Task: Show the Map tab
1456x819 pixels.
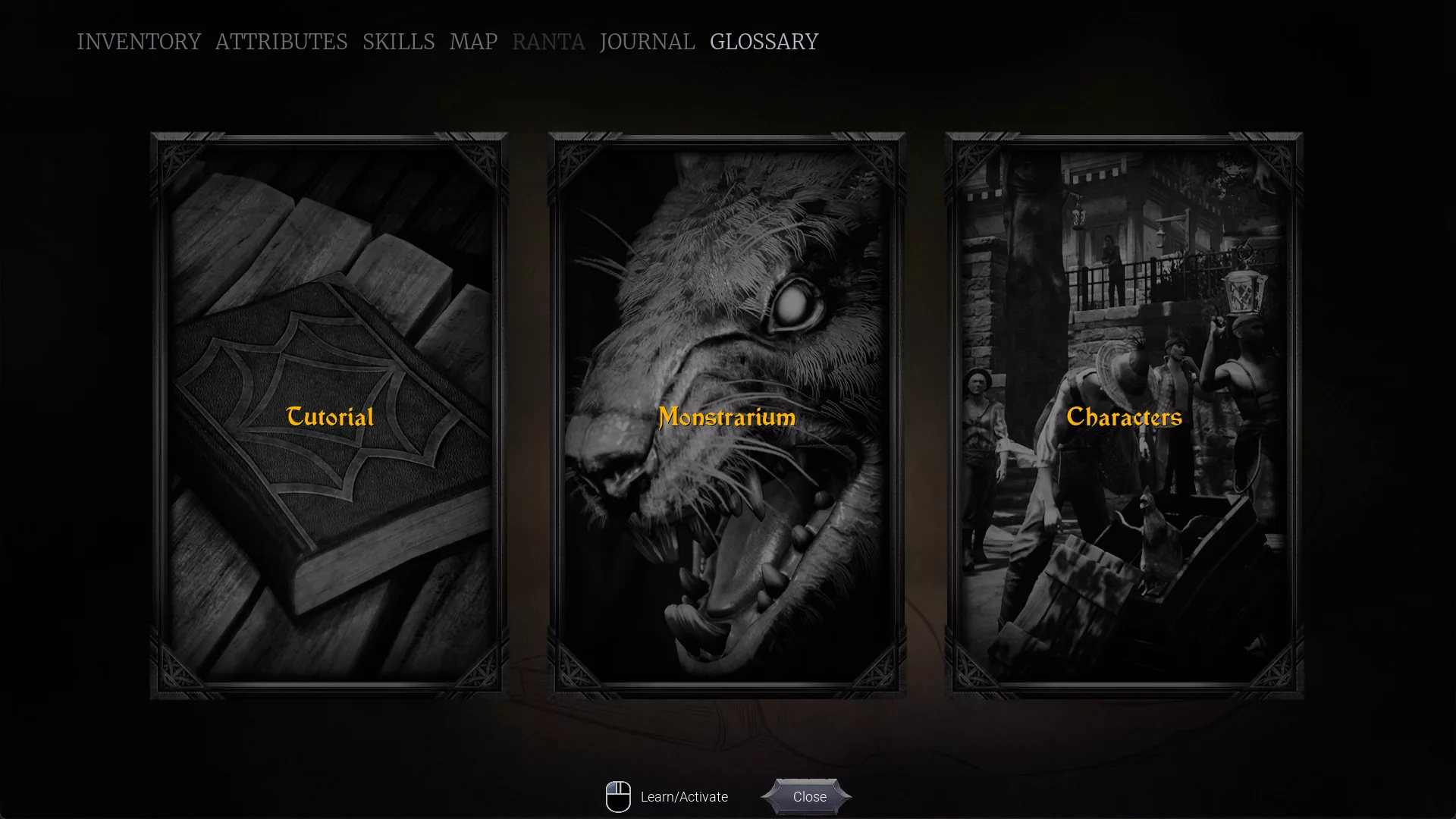Action: pyautogui.click(x=473, y=42)
